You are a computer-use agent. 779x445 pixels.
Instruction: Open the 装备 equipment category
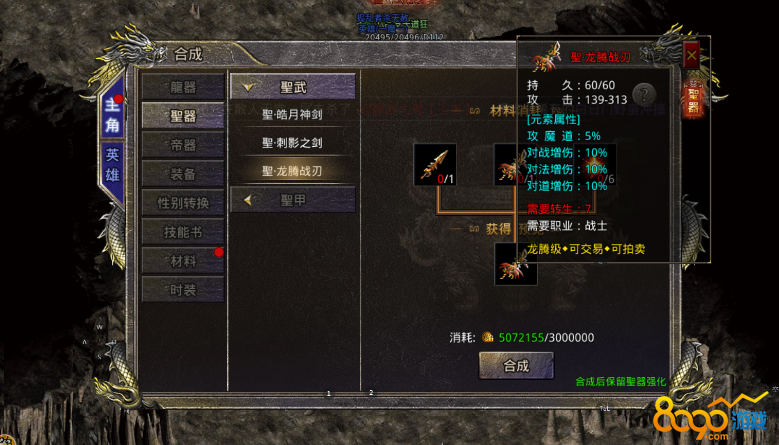pyautogui.click(x=182, y=174)
